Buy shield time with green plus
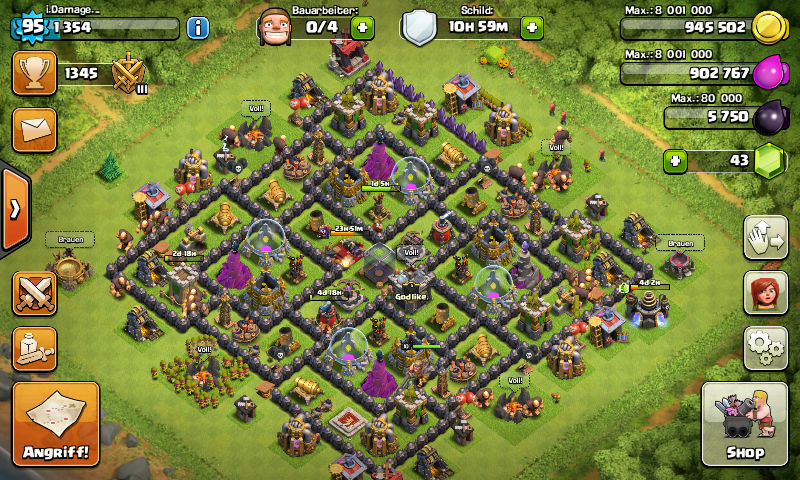Viewport: 800px width, 480px height. coord(532,27)
